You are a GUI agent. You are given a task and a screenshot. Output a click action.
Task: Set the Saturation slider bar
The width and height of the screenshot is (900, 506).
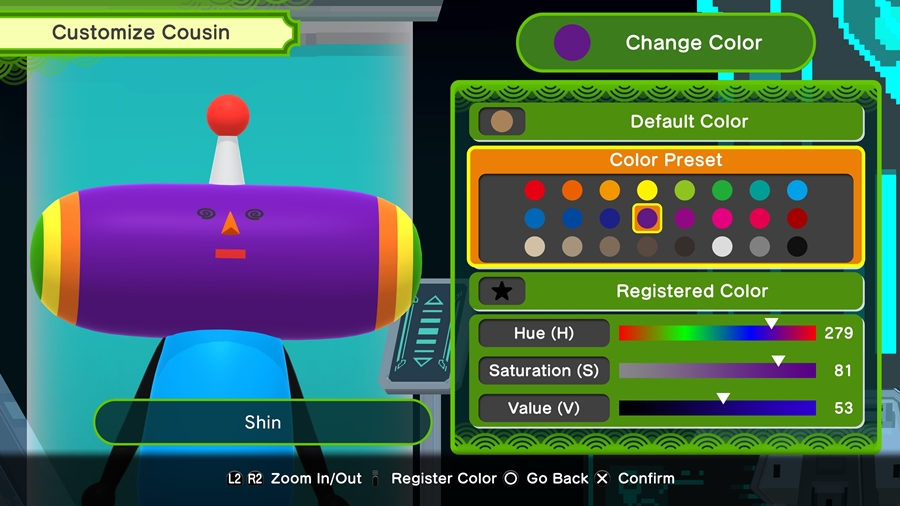(x=717, y=371)
